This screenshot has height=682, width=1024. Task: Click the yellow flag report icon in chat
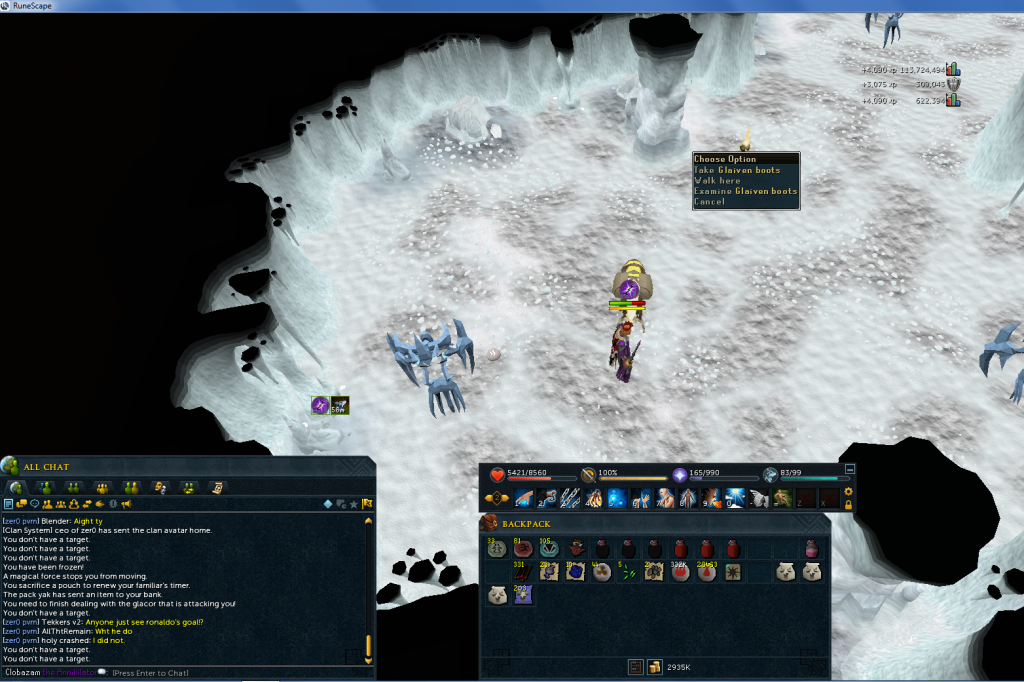coord(367,504)
